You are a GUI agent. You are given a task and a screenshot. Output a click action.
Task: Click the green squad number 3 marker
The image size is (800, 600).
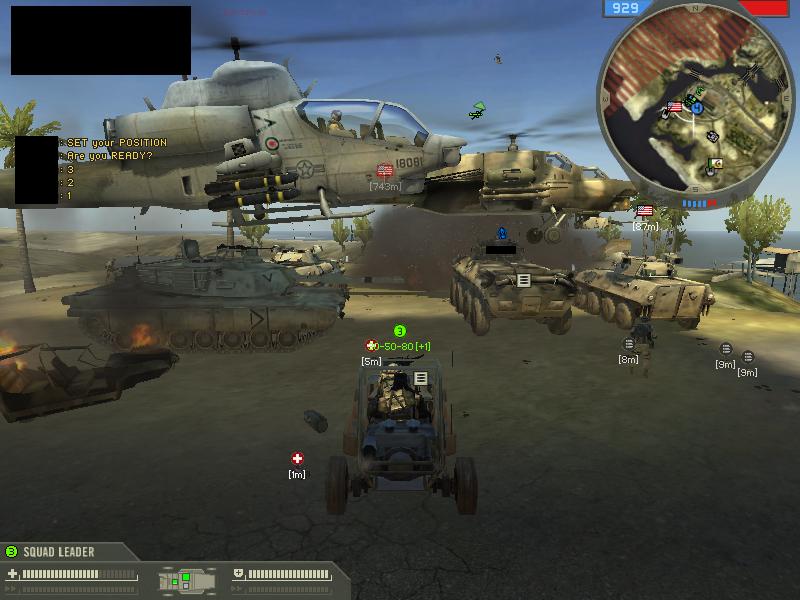399,331
